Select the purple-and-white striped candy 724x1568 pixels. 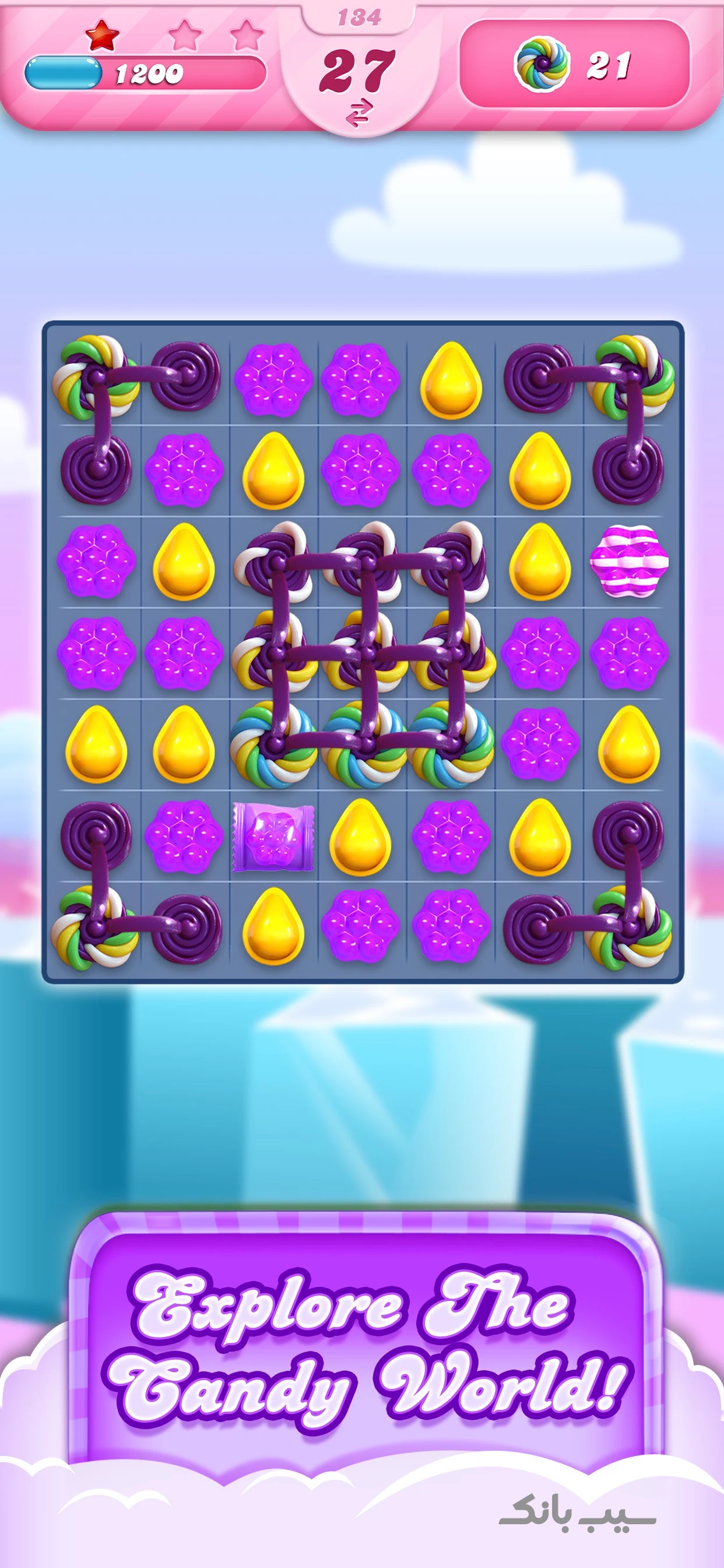pos(628,561)
